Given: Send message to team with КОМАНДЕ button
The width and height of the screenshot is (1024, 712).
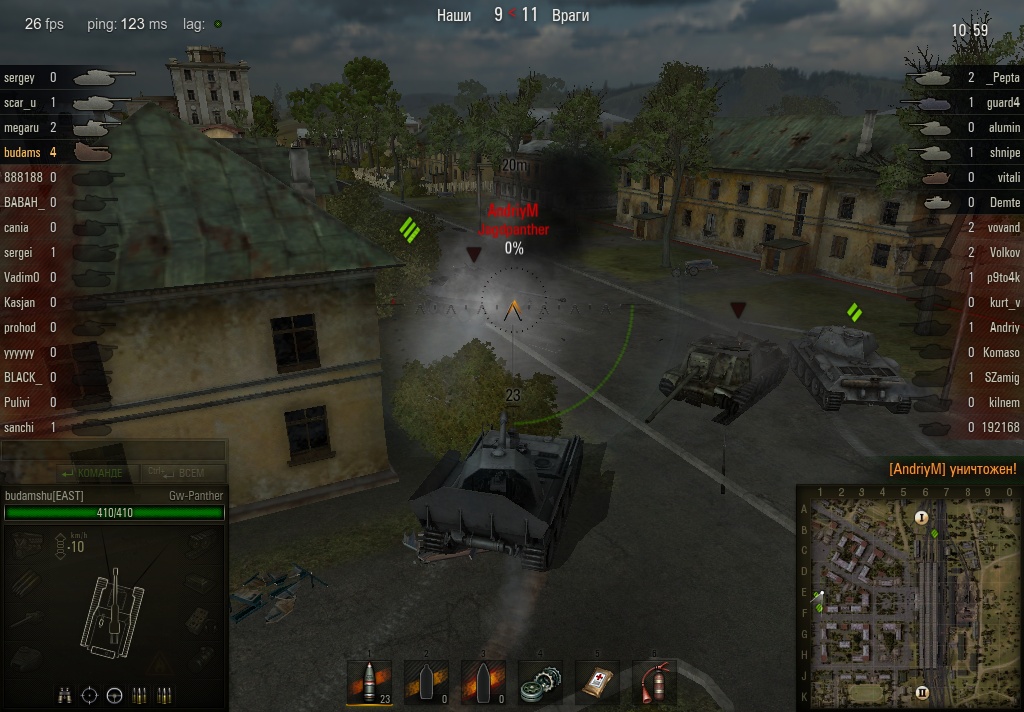Looking at the screenshot, I should (x=93, y=473).
